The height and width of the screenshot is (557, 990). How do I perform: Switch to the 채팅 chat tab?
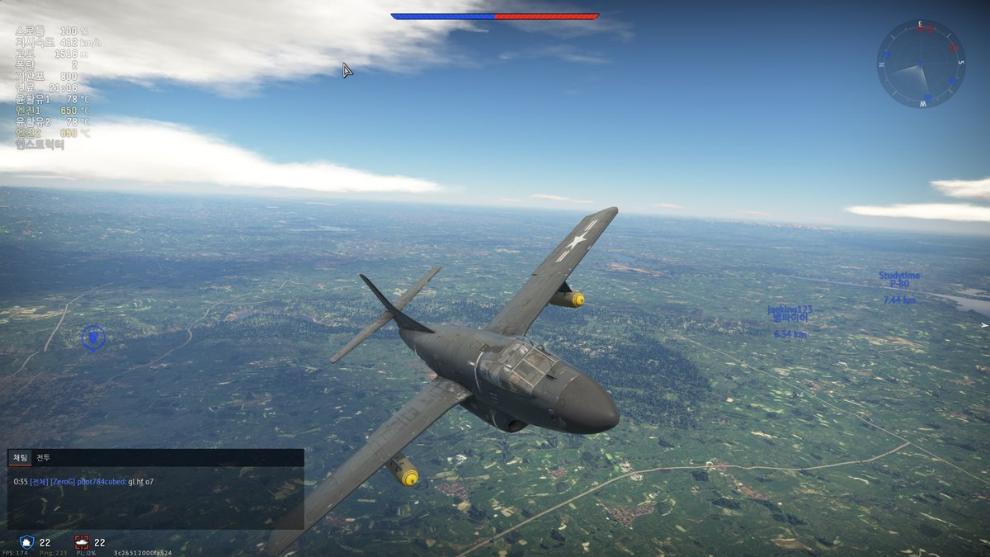(x=20, y=458)
